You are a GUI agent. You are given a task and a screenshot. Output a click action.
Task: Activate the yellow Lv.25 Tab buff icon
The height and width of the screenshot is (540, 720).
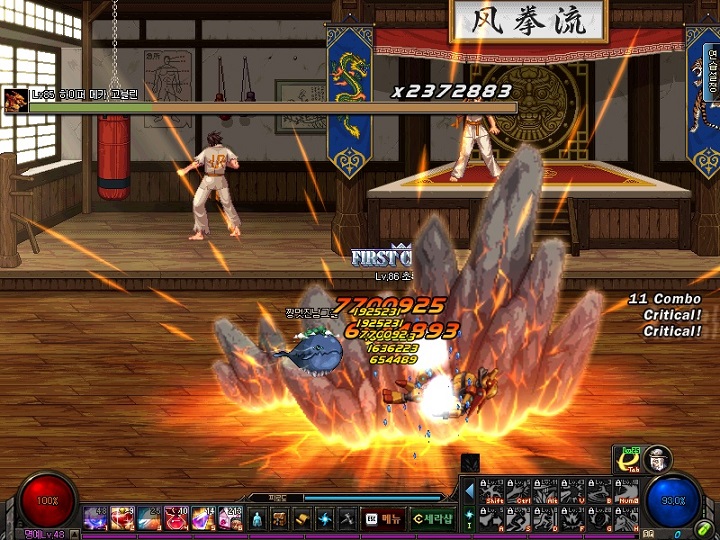point(628,460)
